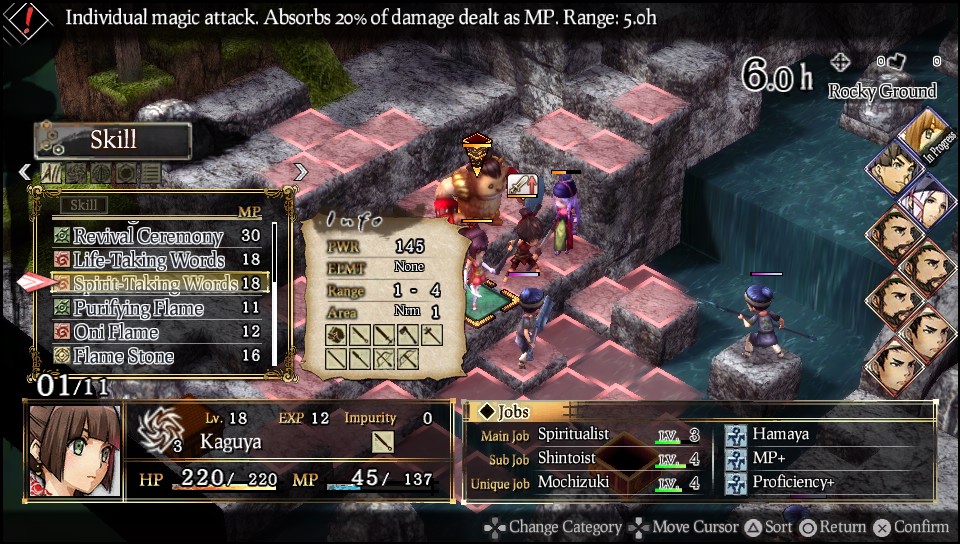The image size is (960, 544).
Task: Select the Hamaya passive skill
Action: (x=781, y=434)
